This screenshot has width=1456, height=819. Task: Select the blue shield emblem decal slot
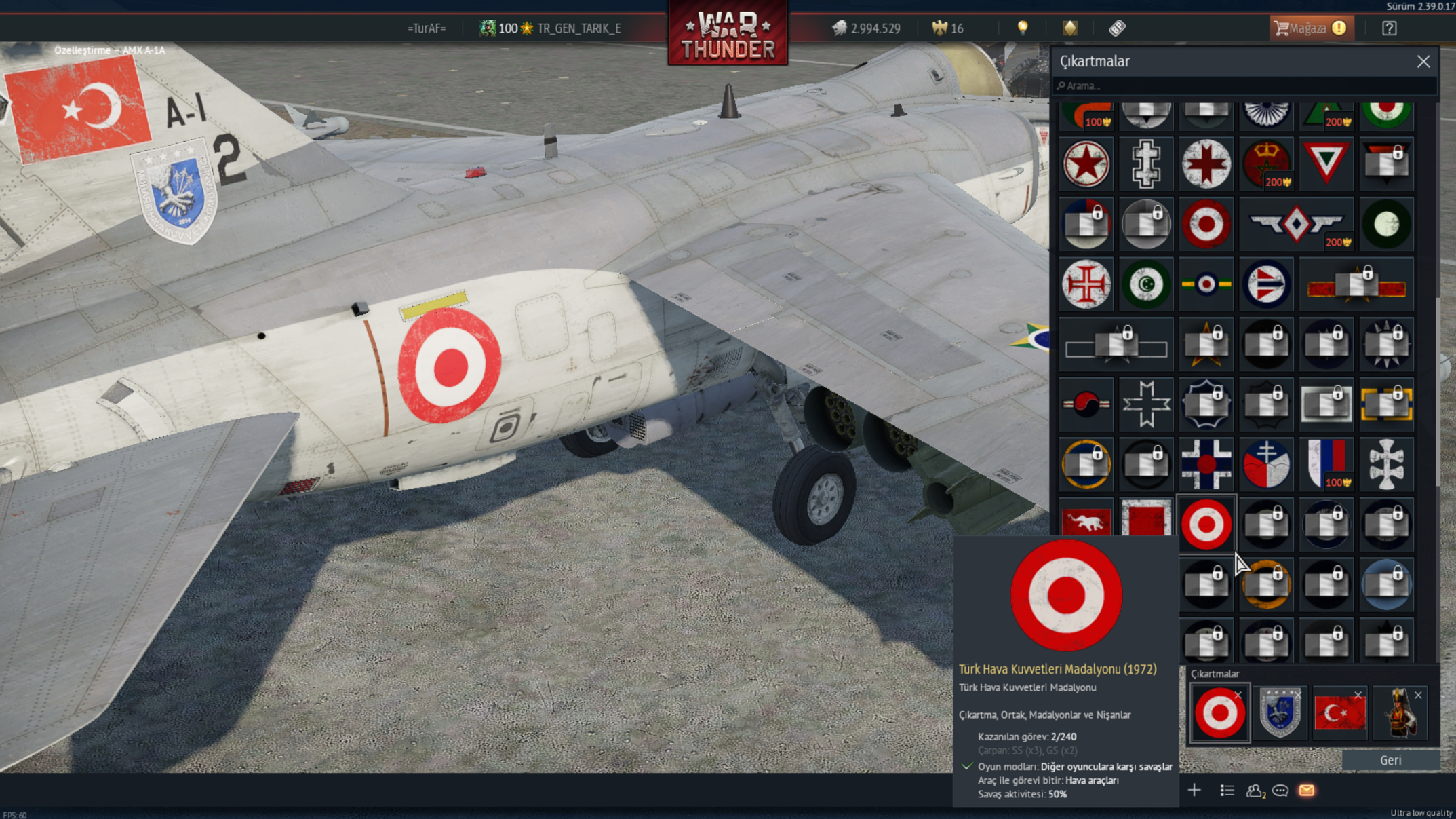pos(1279,713)
